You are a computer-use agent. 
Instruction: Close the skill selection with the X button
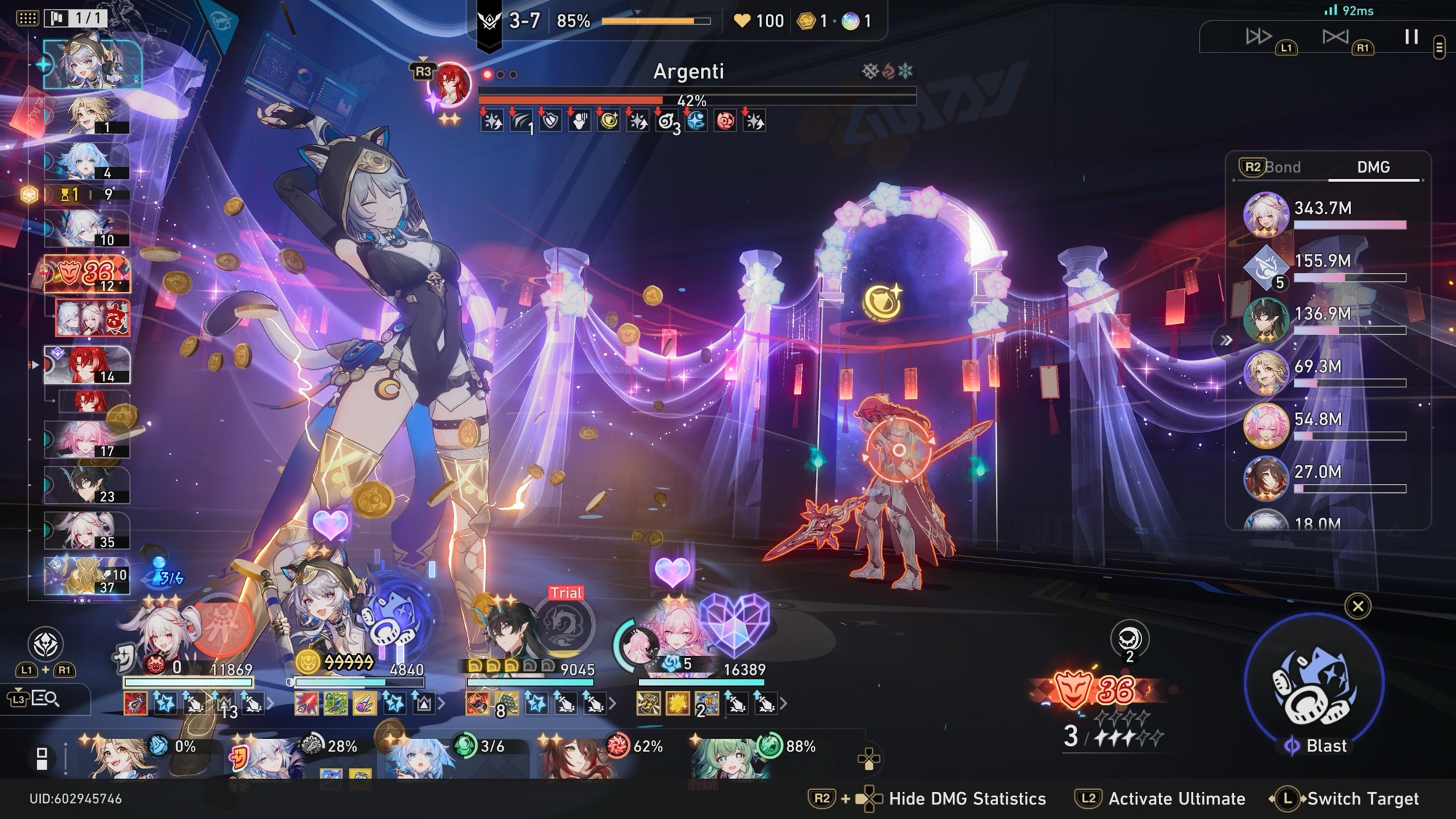click(x=1358, y=606)
